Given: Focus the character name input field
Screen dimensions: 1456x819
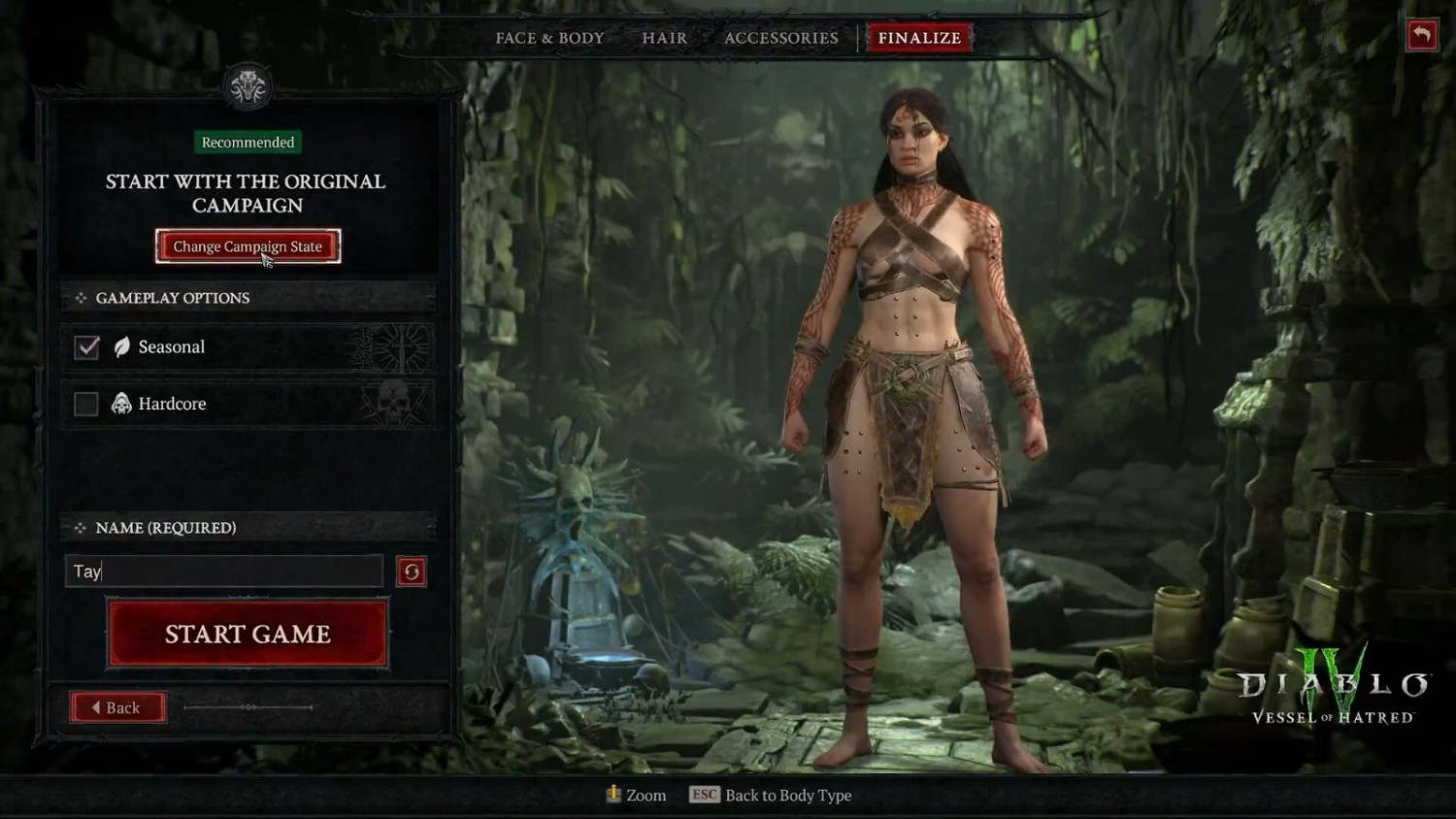Looking at the screenshot, I should click(x=224, y=572).
